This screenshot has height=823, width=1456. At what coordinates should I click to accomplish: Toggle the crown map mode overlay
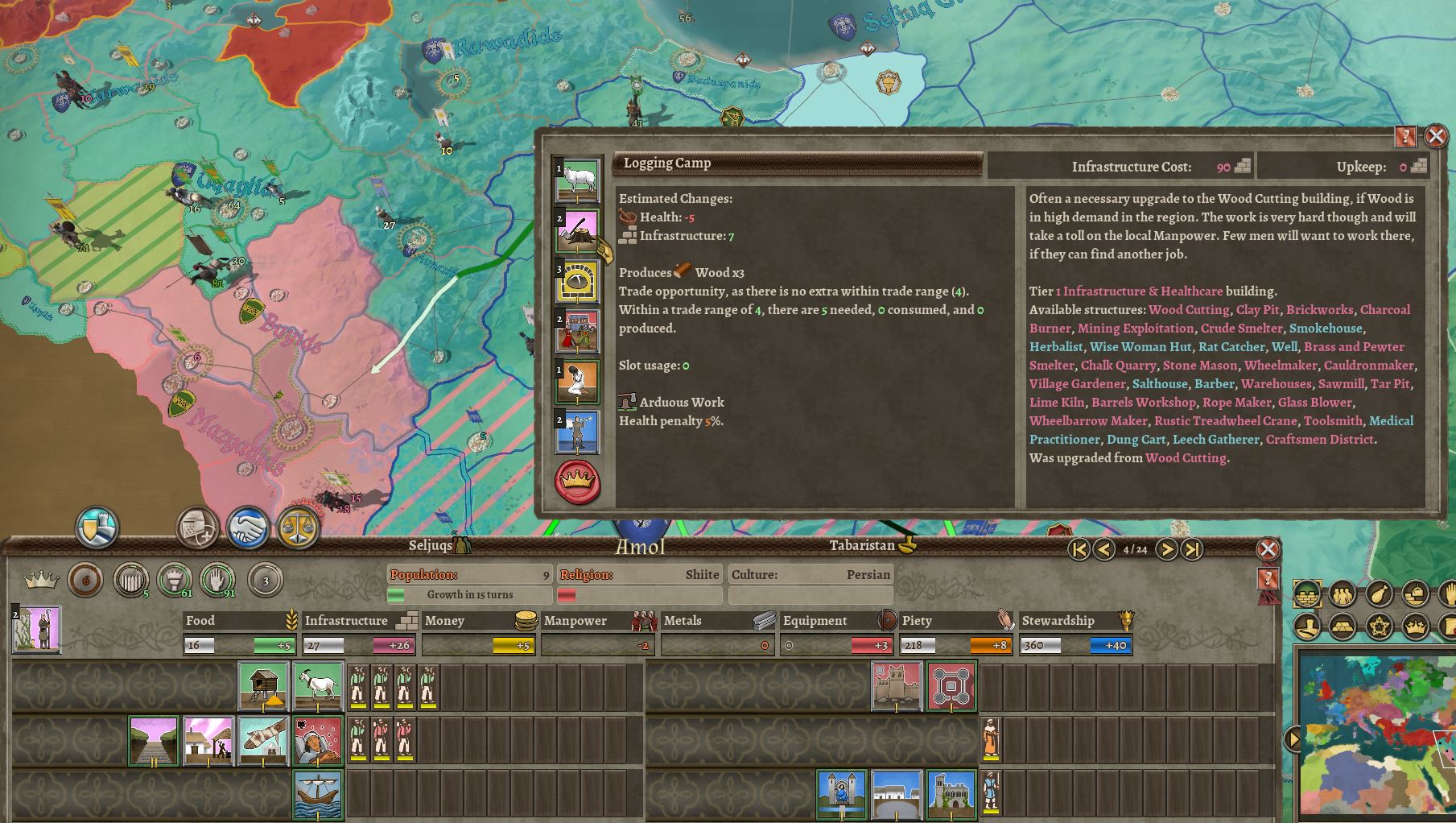pyautogui.click(x=1415, y=627)
